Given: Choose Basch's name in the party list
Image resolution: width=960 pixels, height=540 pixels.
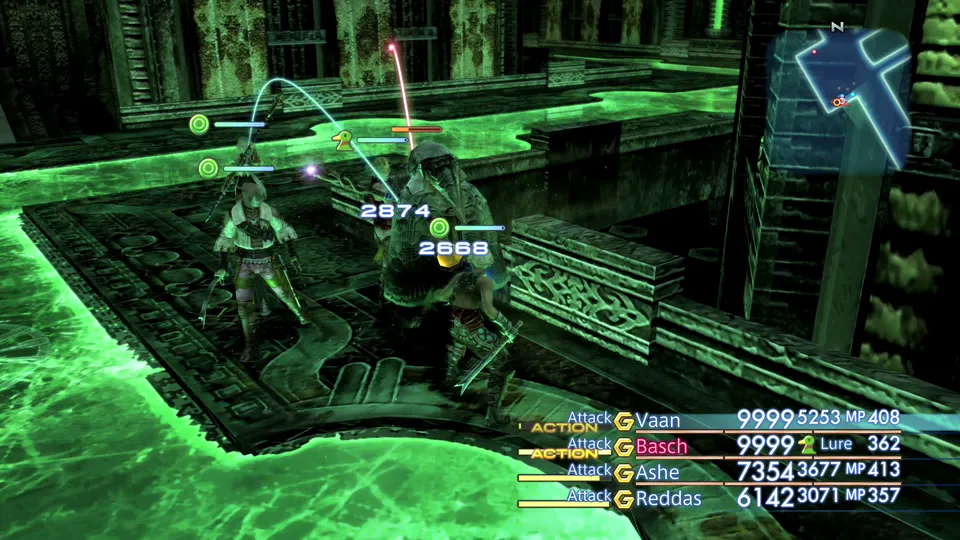Looking at the screenshot, I should tap(661, 446).
